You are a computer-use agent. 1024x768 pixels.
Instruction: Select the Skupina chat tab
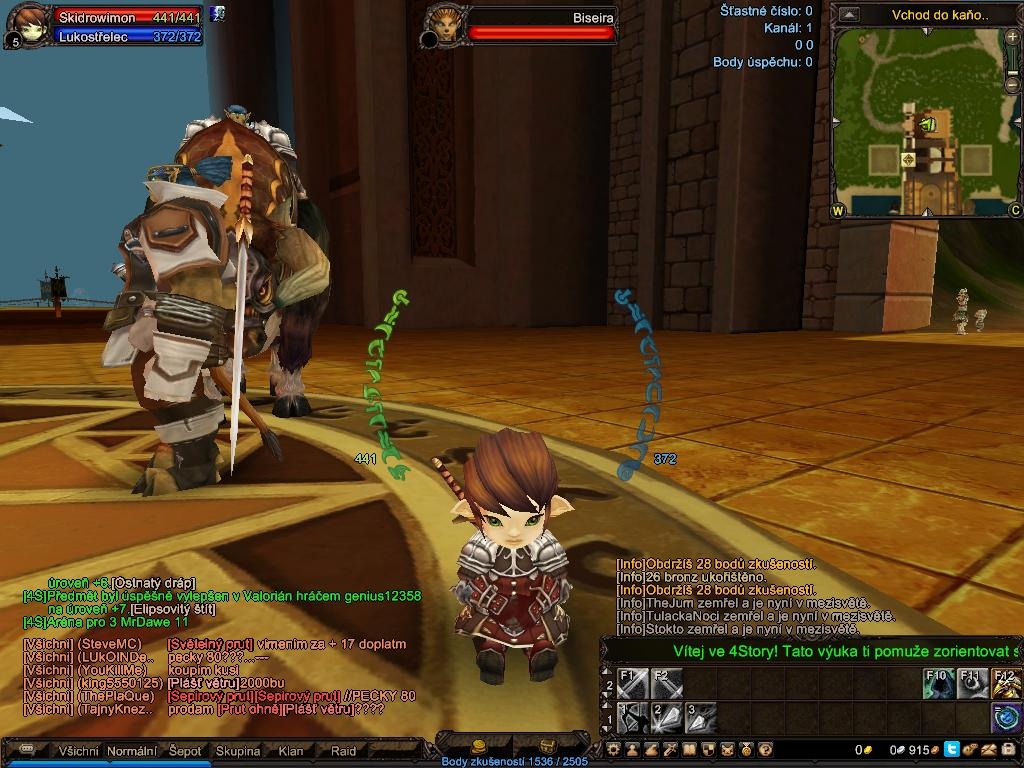[238, 751]
